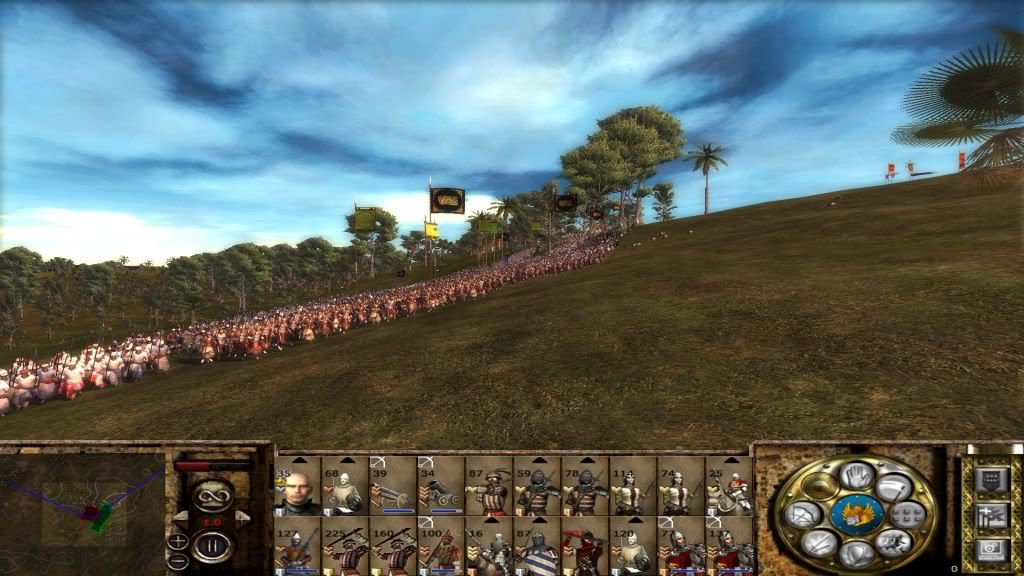Zoom out the minimap with minus button
Viewport: 1024px width, 576px height.
[178, 561]
